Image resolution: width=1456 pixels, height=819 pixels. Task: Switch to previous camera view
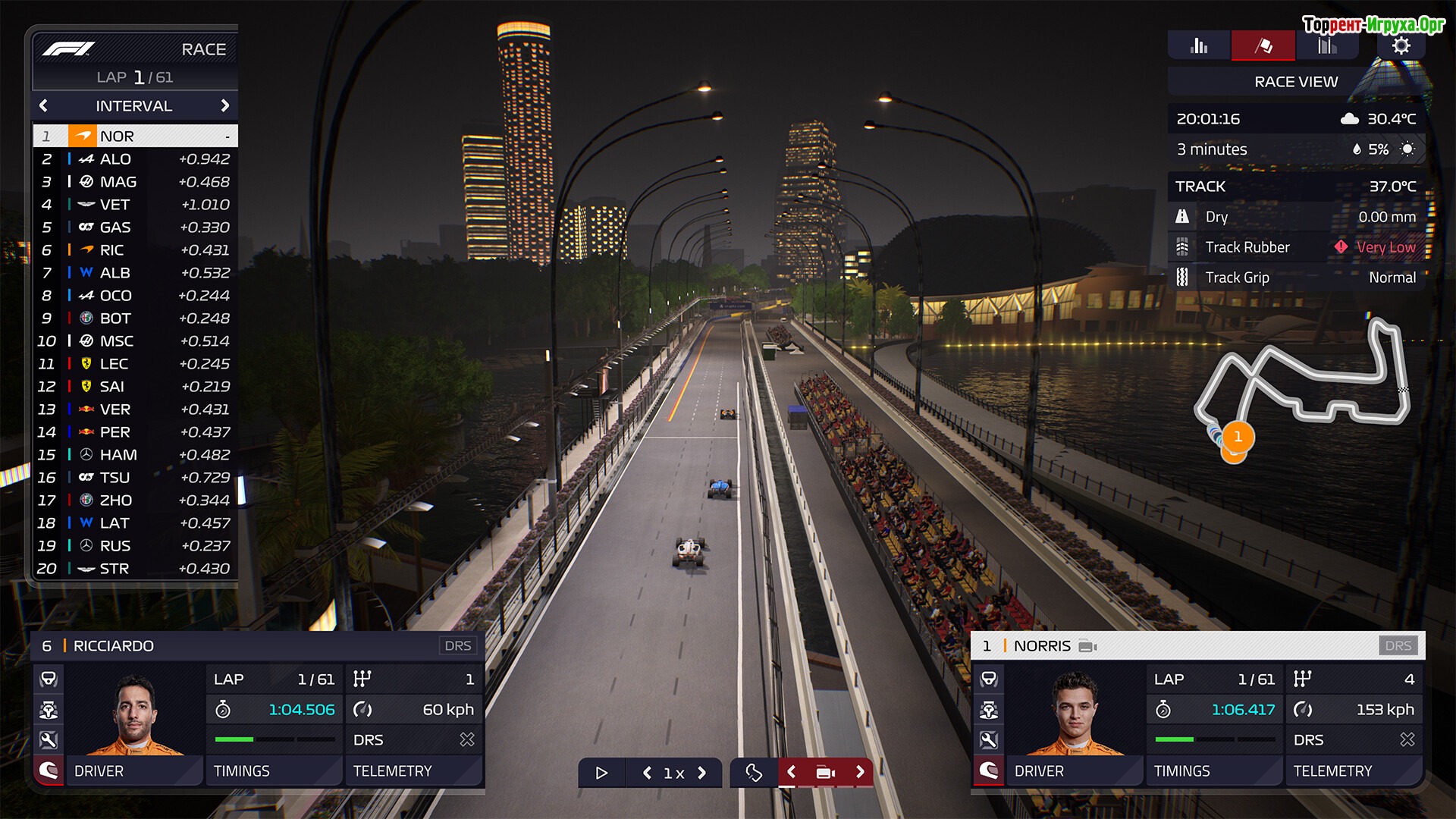tap(791, 772)
